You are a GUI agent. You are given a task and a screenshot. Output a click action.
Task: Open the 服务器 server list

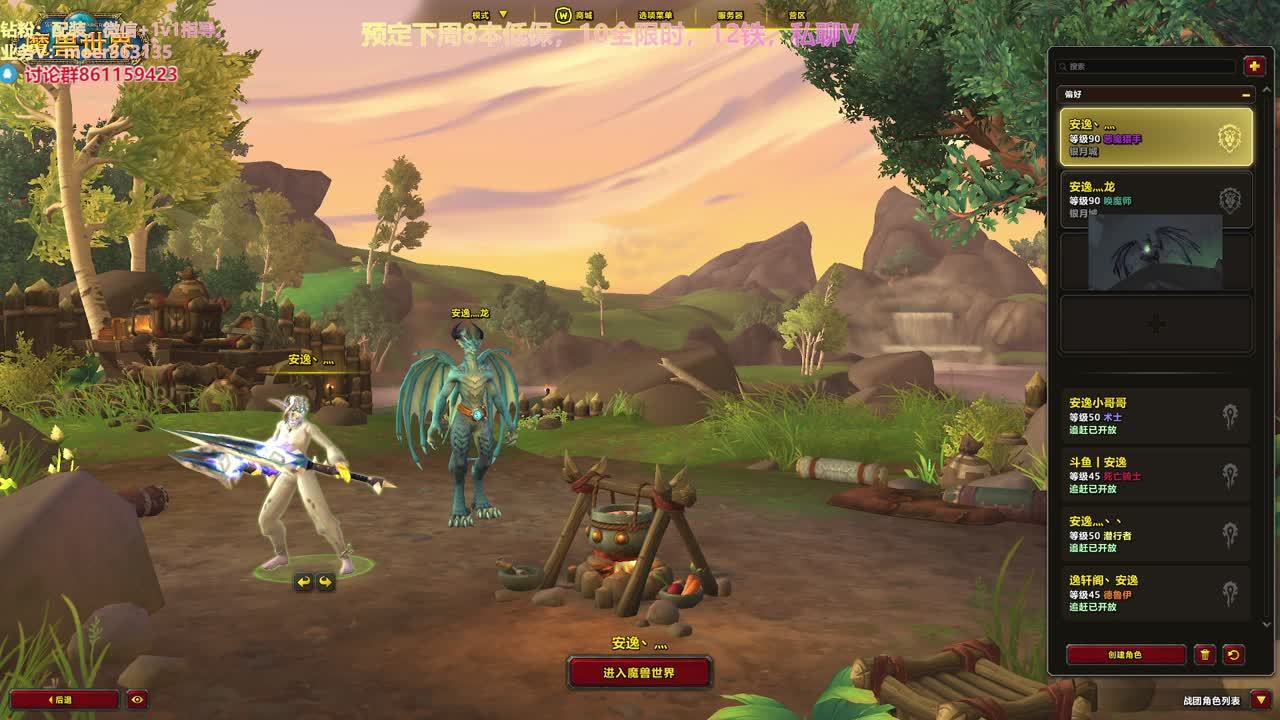click(x=730, y=15)
